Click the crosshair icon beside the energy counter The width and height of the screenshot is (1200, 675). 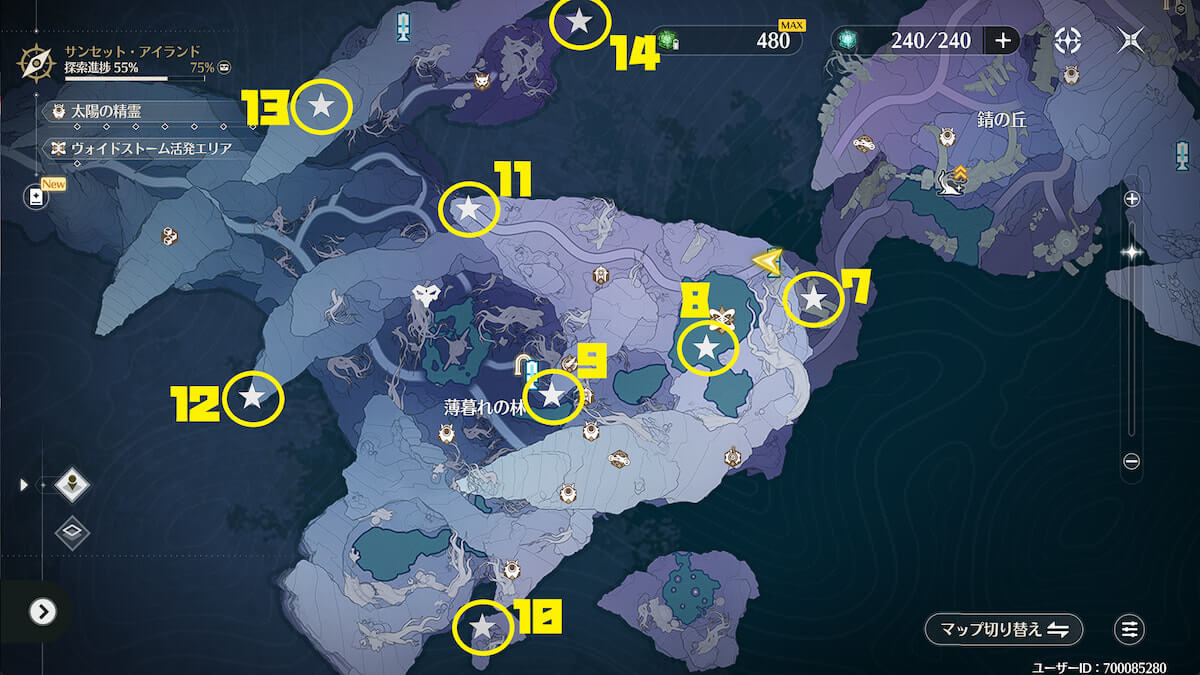[x=1069, y=40]
